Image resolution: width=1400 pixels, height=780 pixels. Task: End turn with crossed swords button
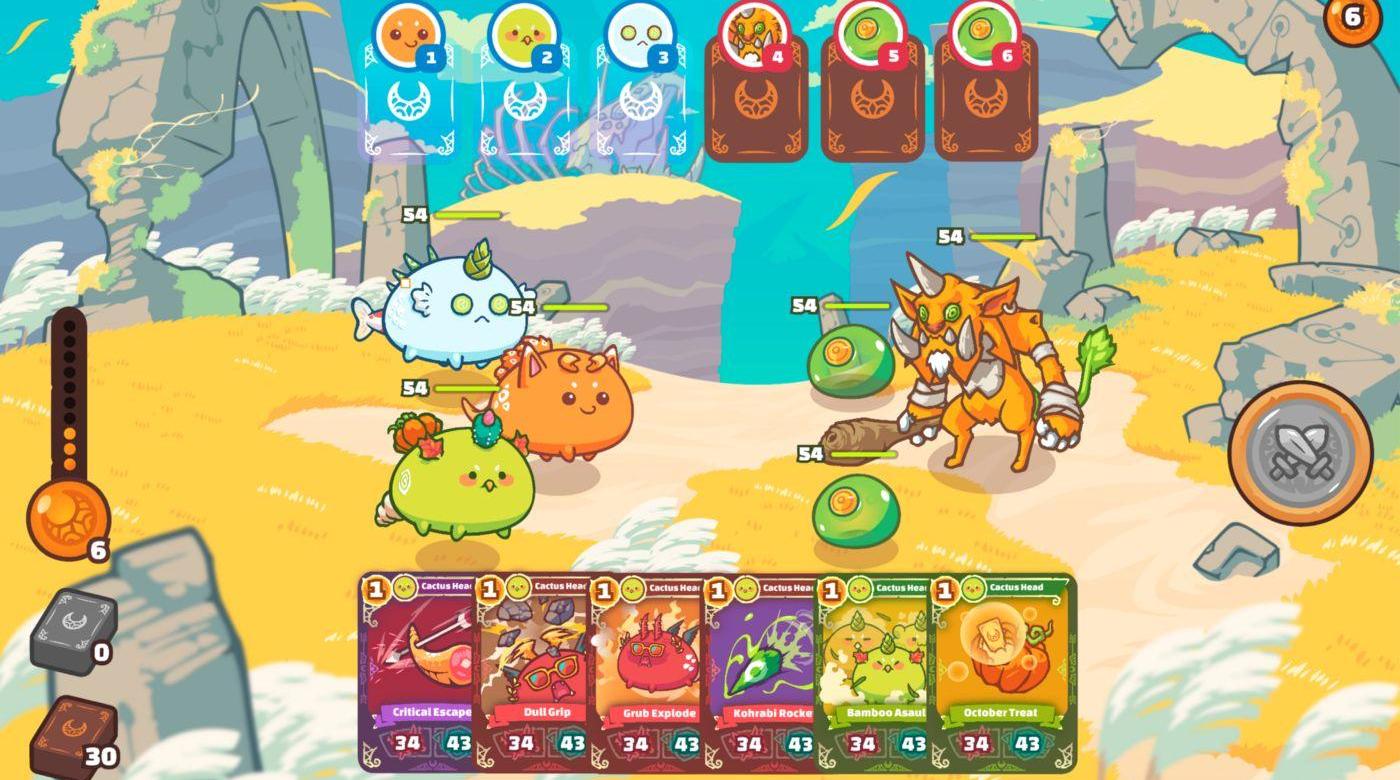[1300, 453]
